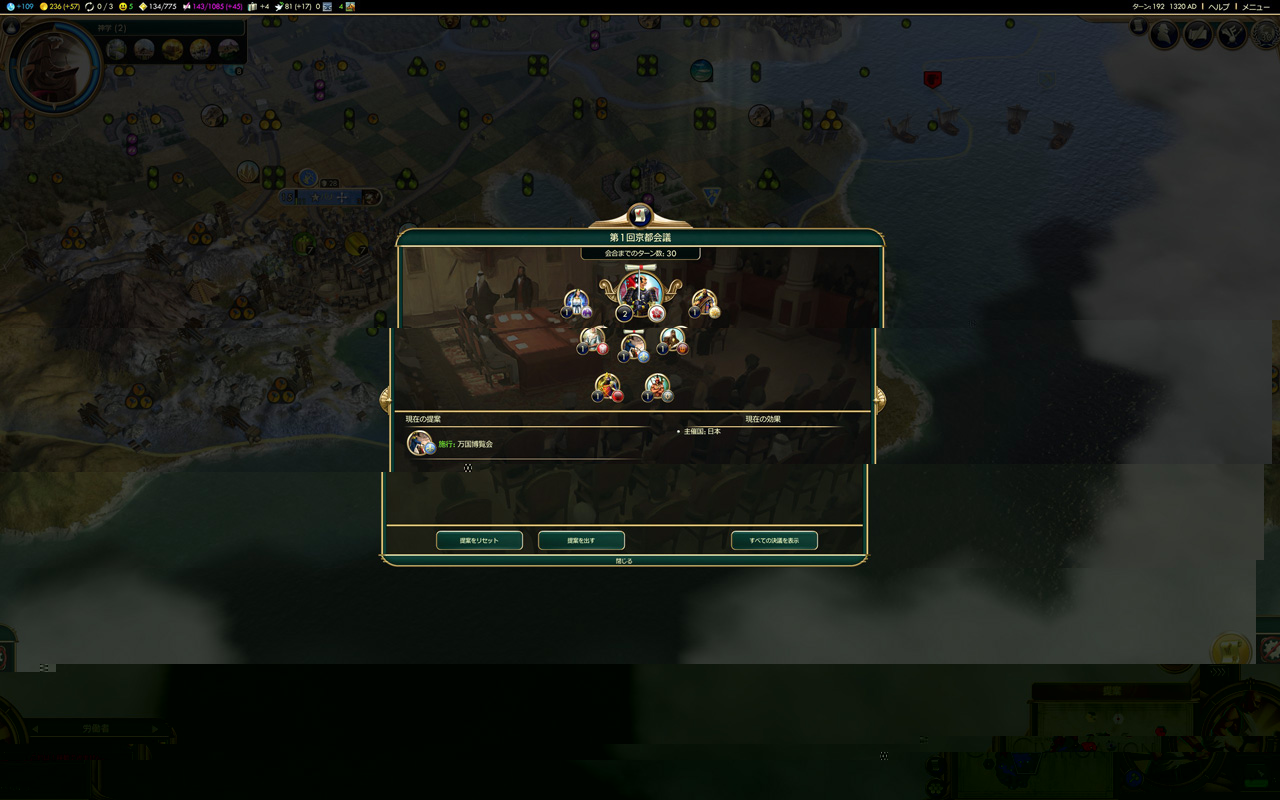Open the ヘルプ help link
Image resolution: width=1280 pixels, height=800 pixels.
click(x=1219, y=7)
